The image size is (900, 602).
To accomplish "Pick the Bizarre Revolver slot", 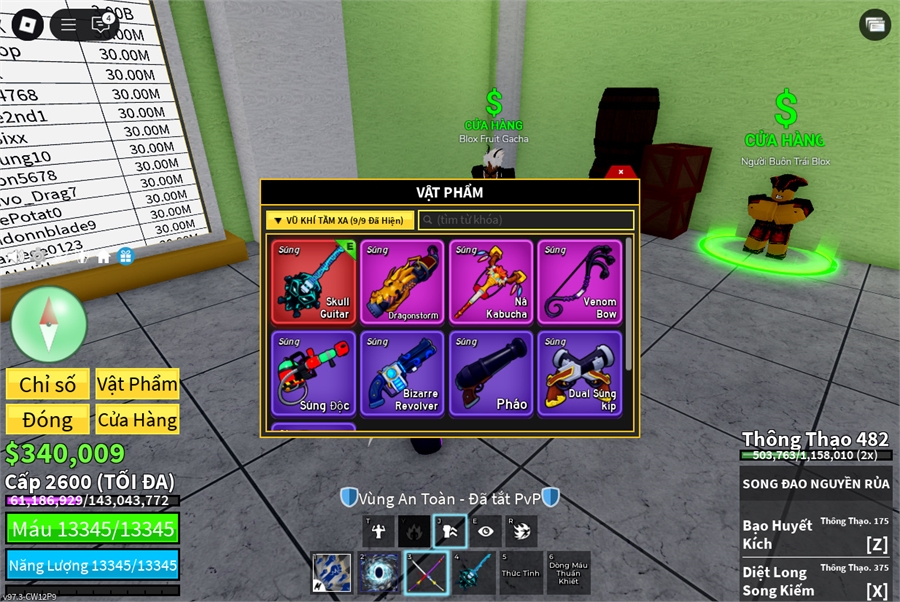I will (x=402, y=372).
